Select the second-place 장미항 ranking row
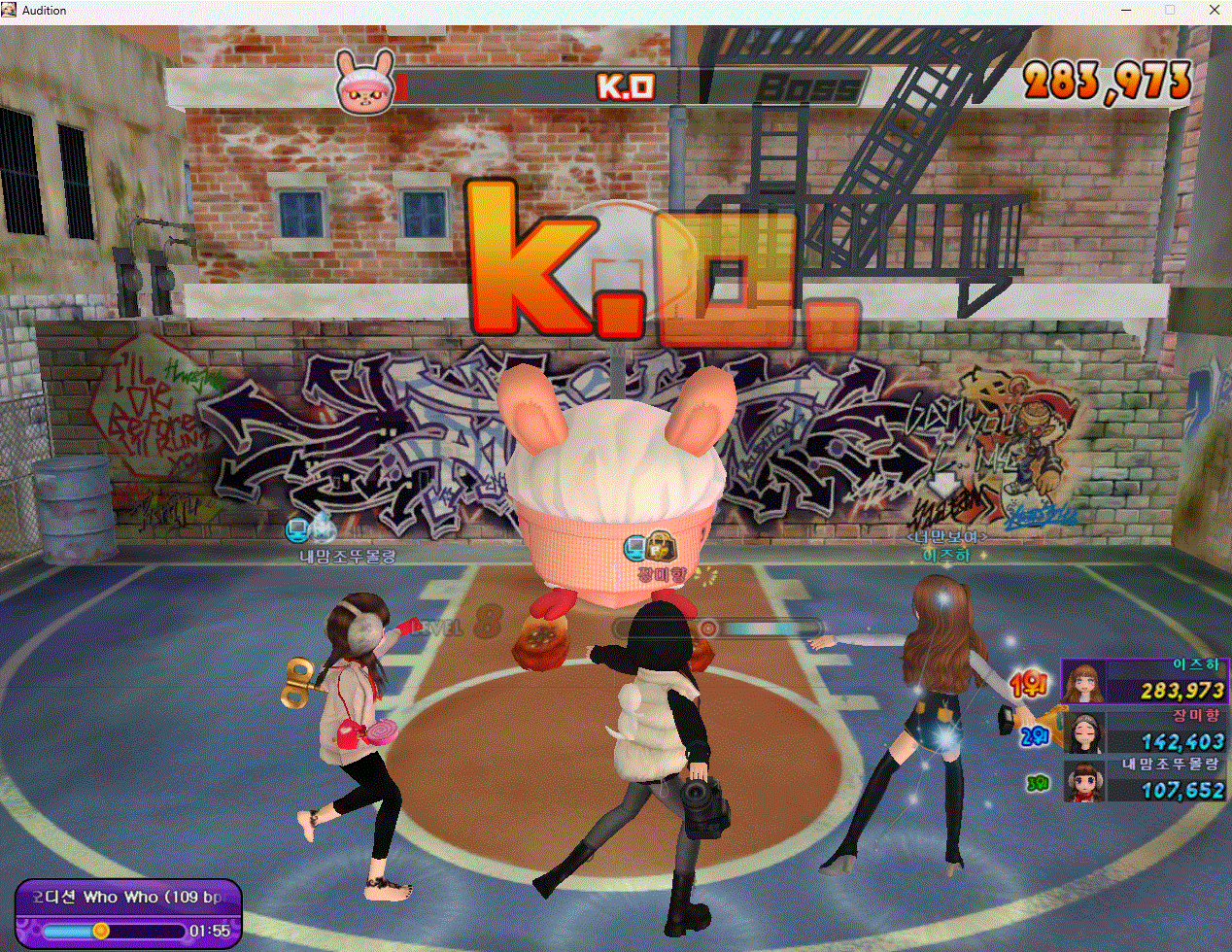The width and height of the screenshot is (1232, 952). [1145, 731]
